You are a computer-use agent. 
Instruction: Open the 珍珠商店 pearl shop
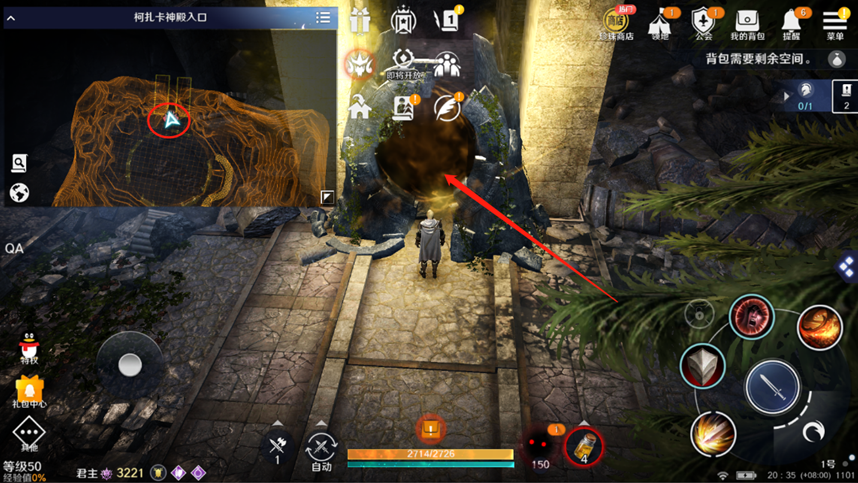616,21
